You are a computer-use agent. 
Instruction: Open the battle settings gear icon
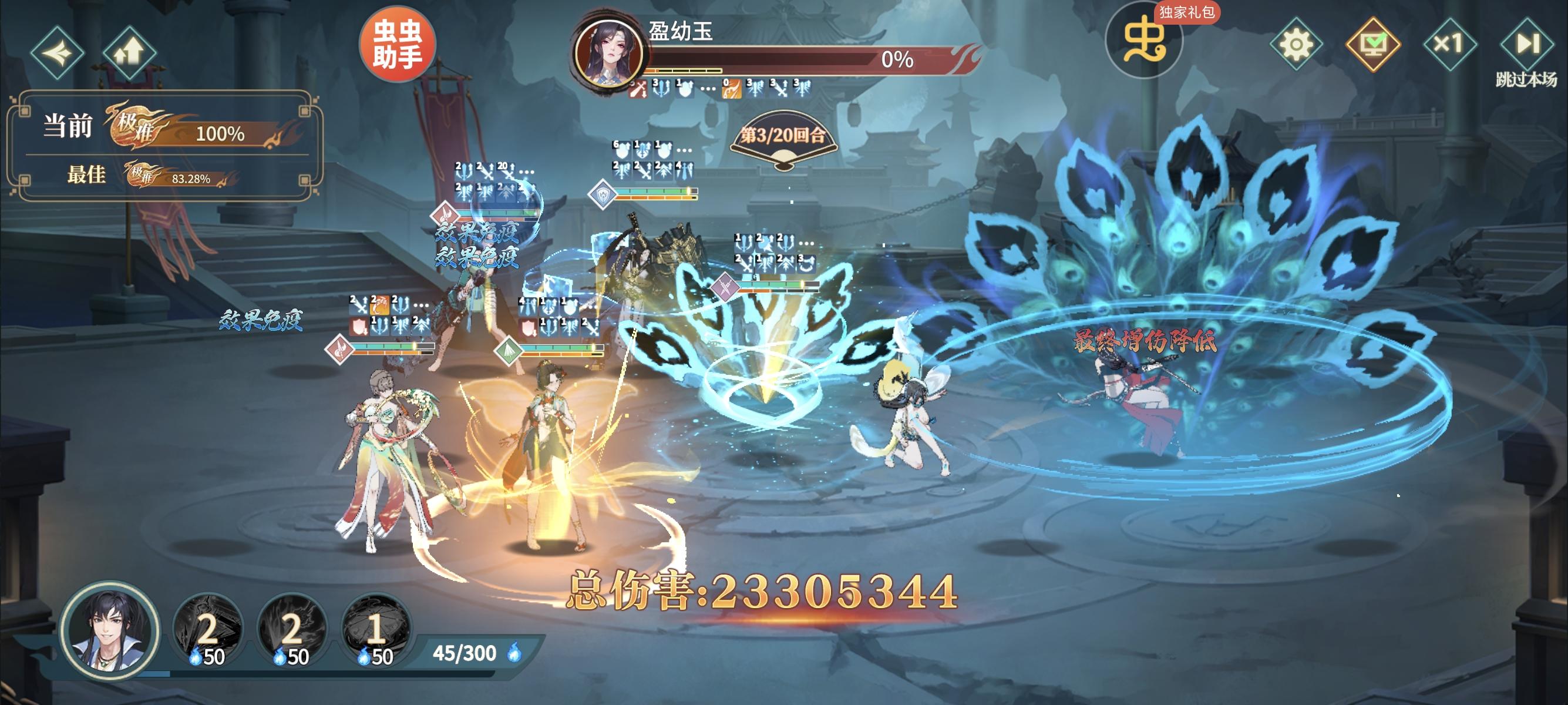pyautogui.click(x=1298, y=43)
